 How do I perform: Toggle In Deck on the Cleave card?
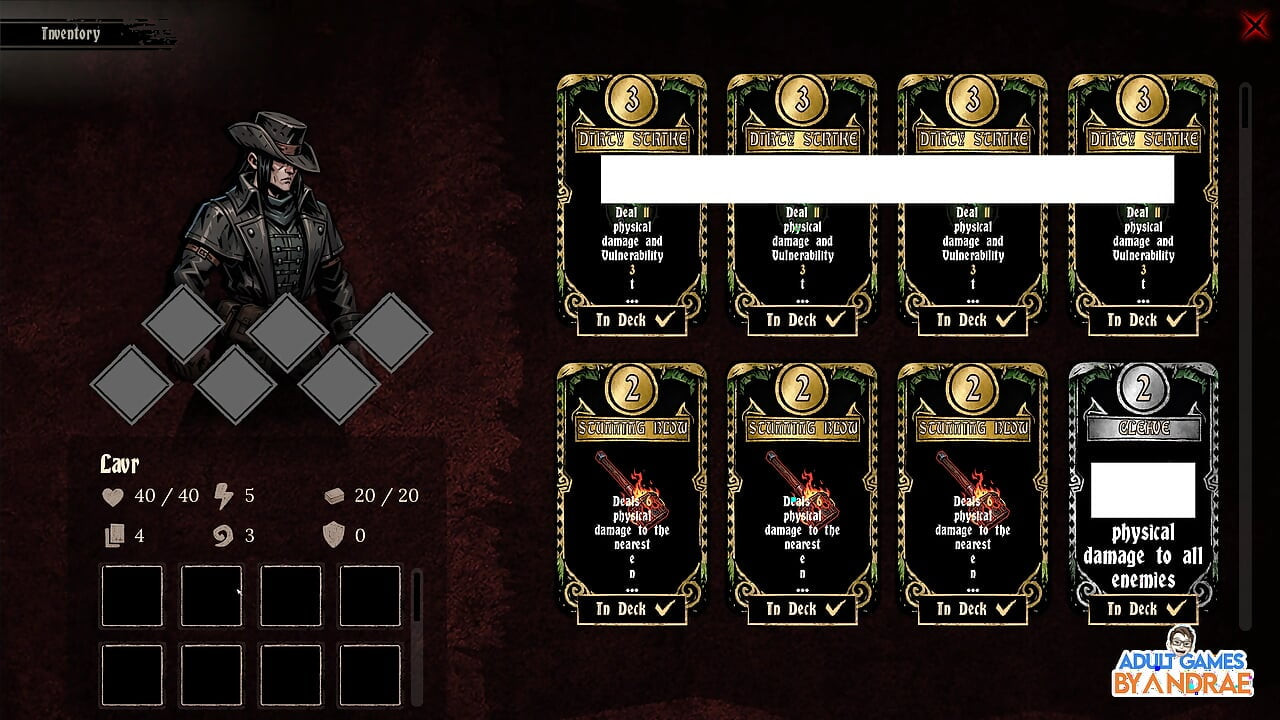(x=1142, y=608)
